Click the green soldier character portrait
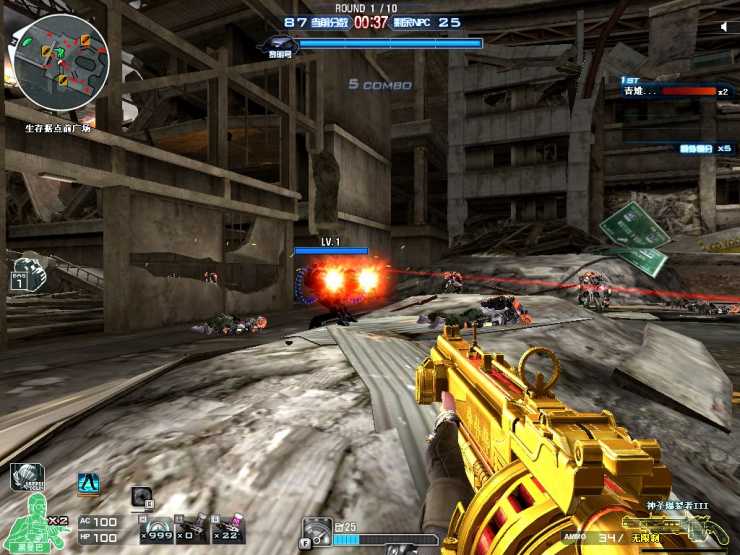This screenshot has height=555, width=740. coord(34,517)
